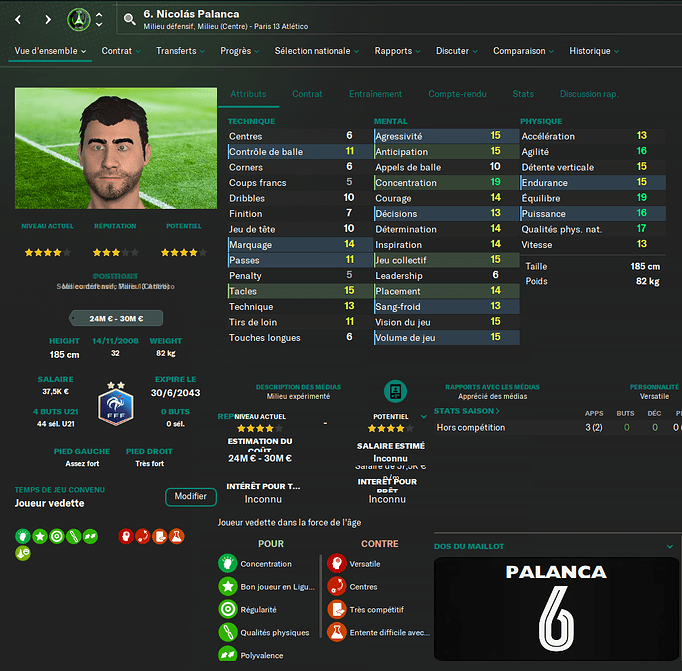Go forward with the right arrow
Screen dimensions: 682x671
pyautogui.click(x=48, y=19)
